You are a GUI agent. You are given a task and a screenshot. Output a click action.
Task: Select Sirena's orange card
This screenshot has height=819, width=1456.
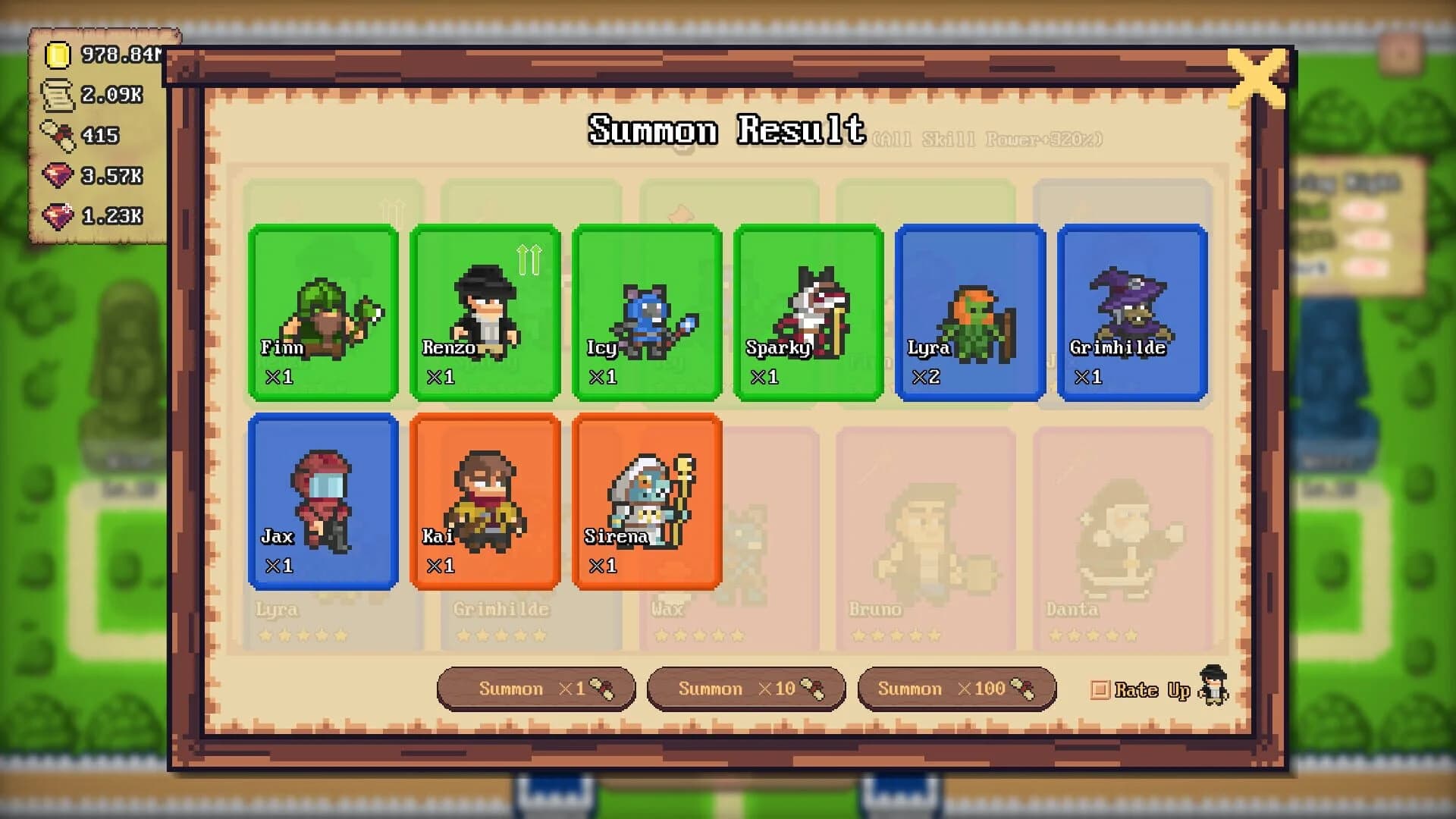(x=647, y=500)
